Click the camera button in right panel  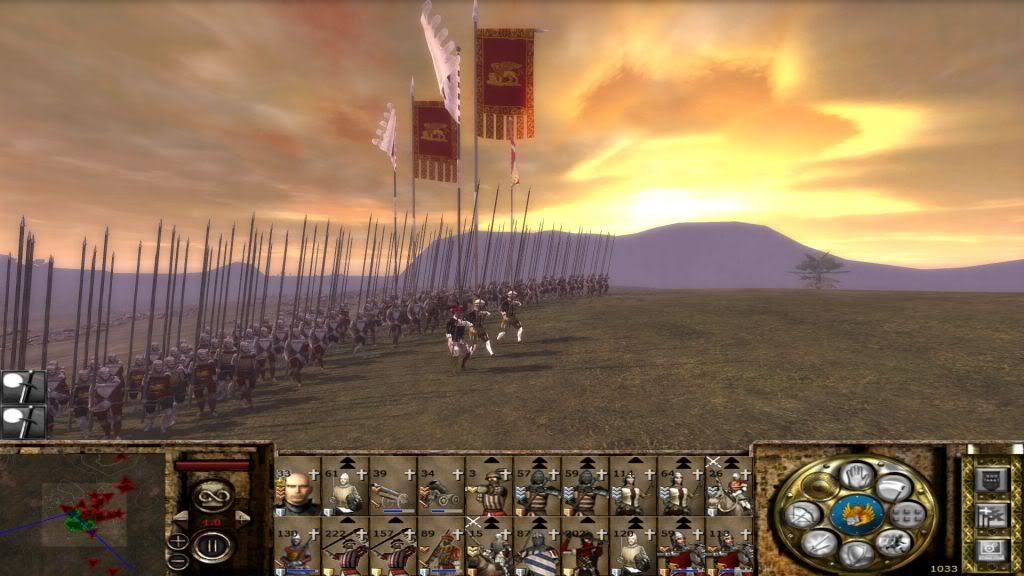(991, 548)
